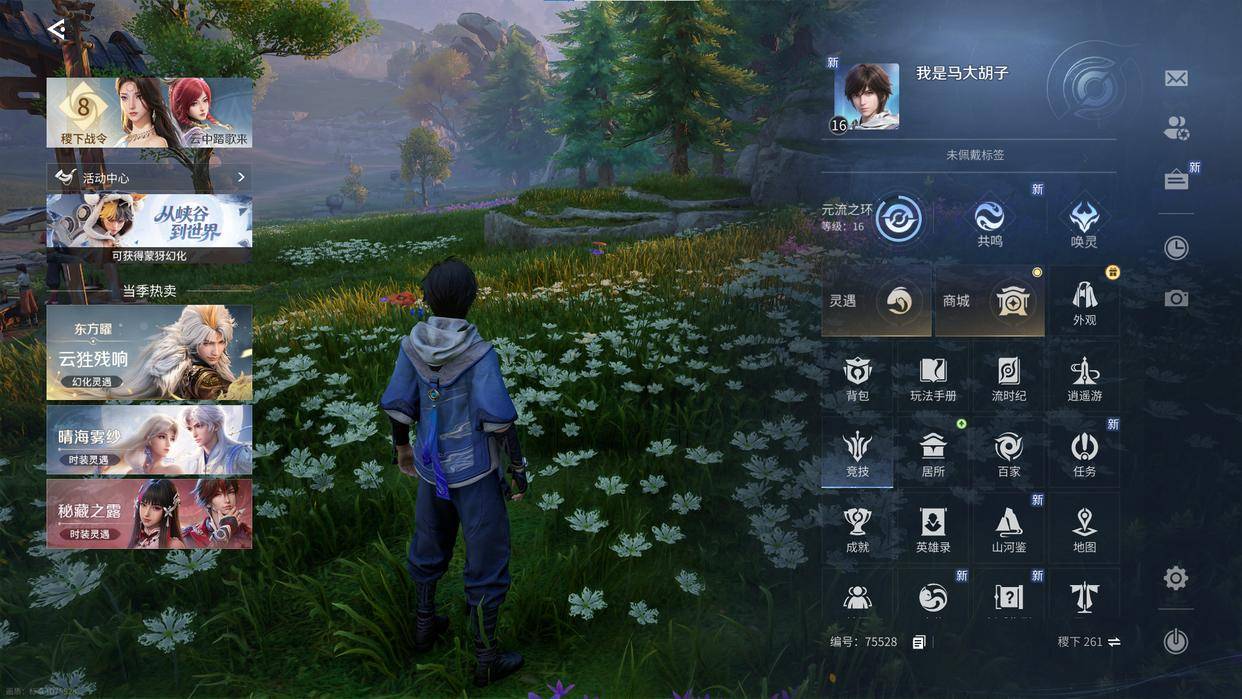The image size is (1242, 699).
Task: View the 秘藏之露 fashion banner
Action: (x=149, y=513)
